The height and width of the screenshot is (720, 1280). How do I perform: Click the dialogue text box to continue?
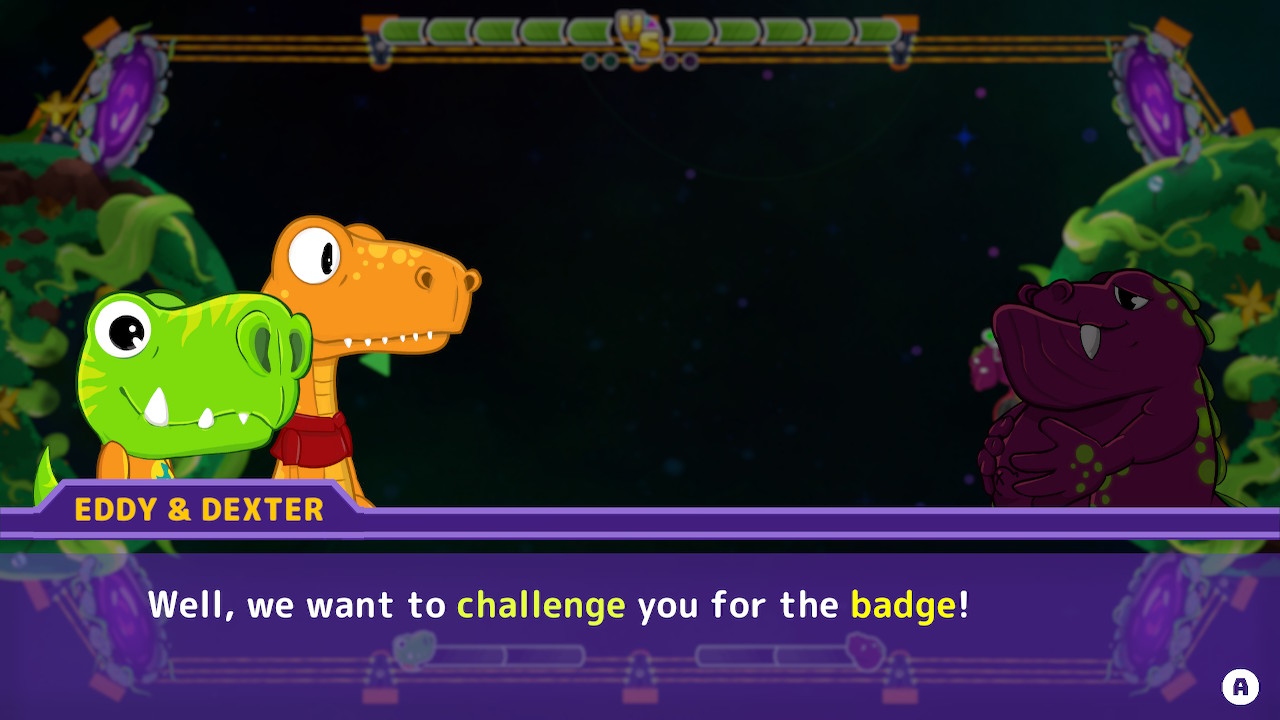pos(640,605)
